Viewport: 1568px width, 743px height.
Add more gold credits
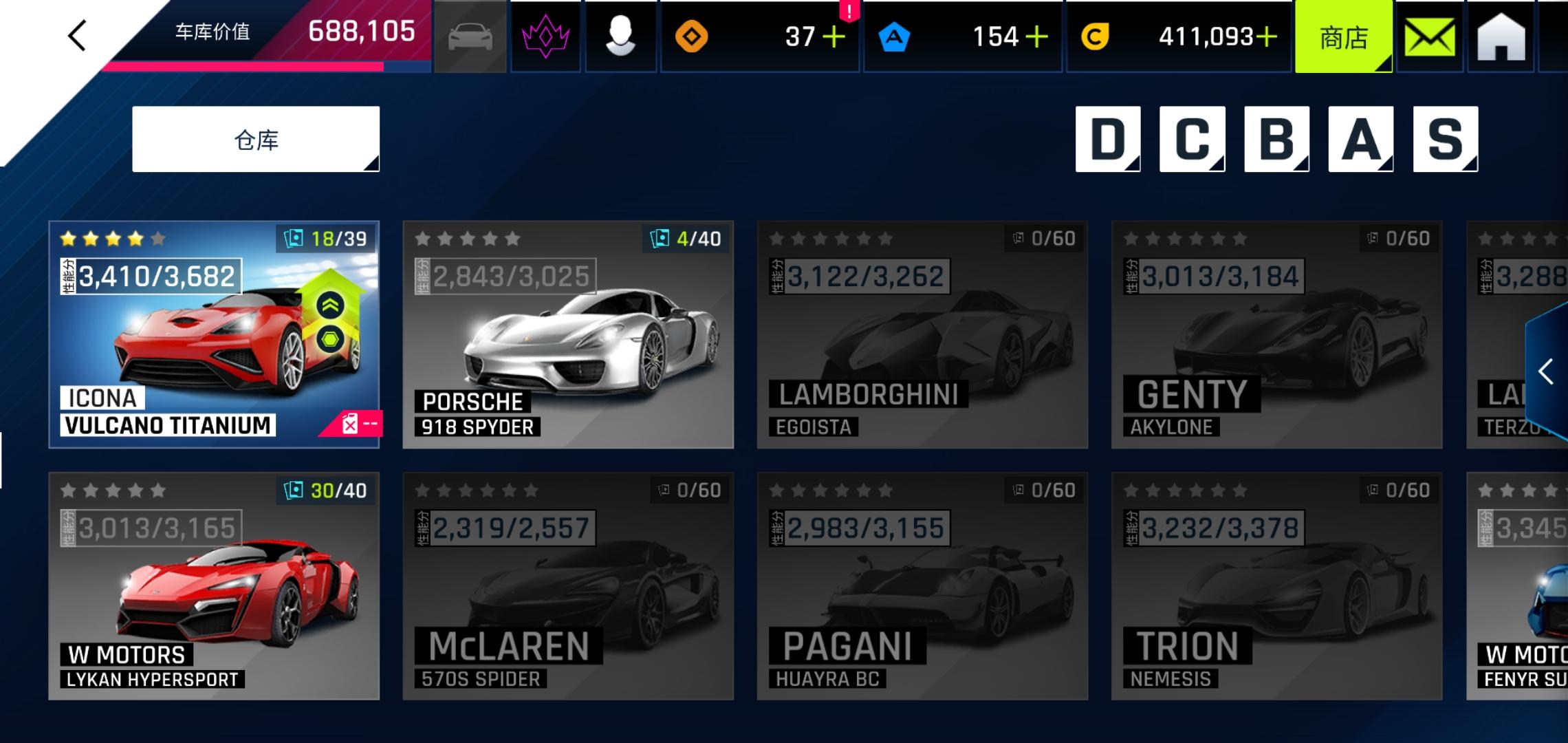coord(1266,37)
